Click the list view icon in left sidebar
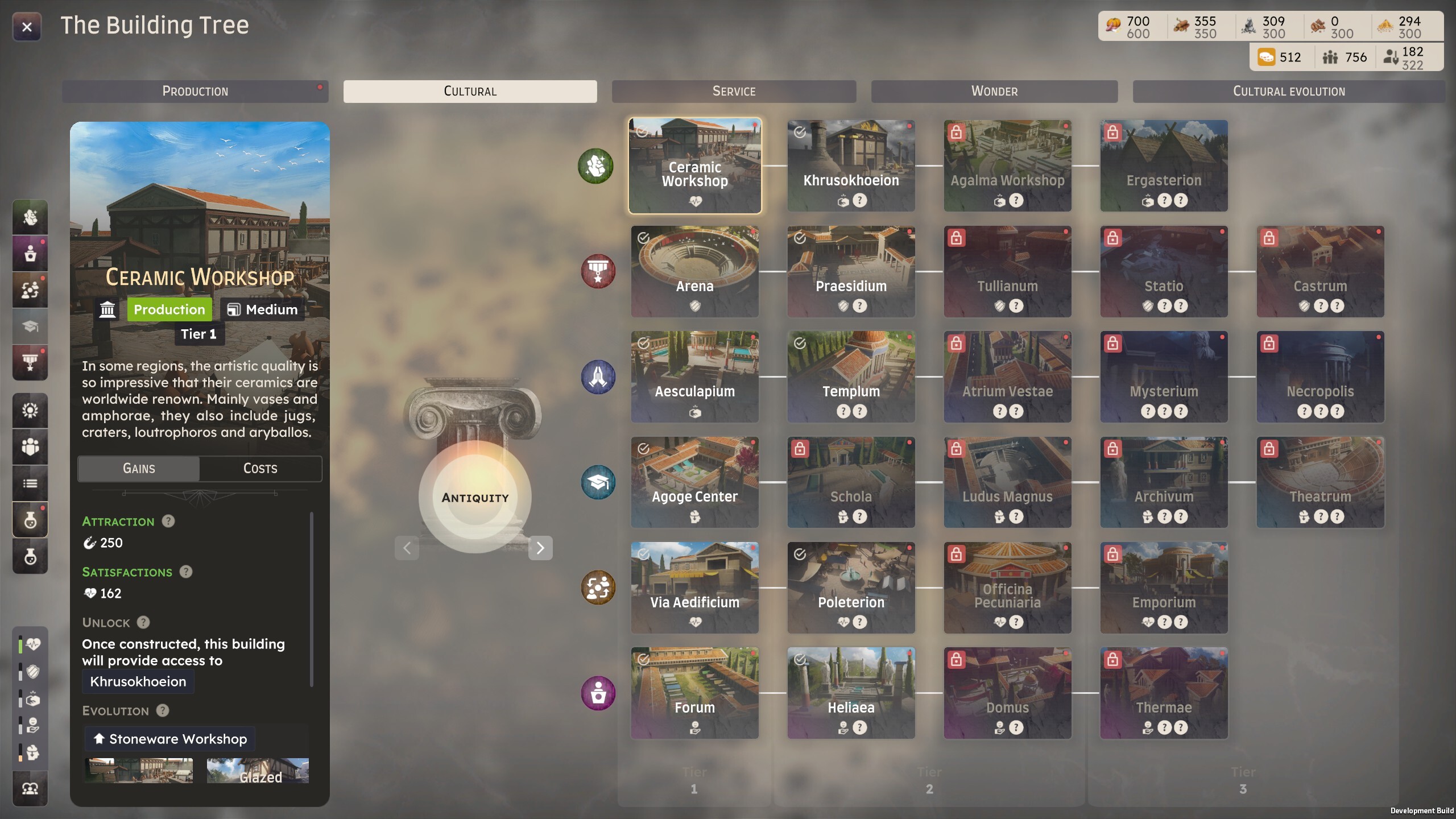Image resolution: width=1456 pixels, height=819 pixels. pos(30,483)
